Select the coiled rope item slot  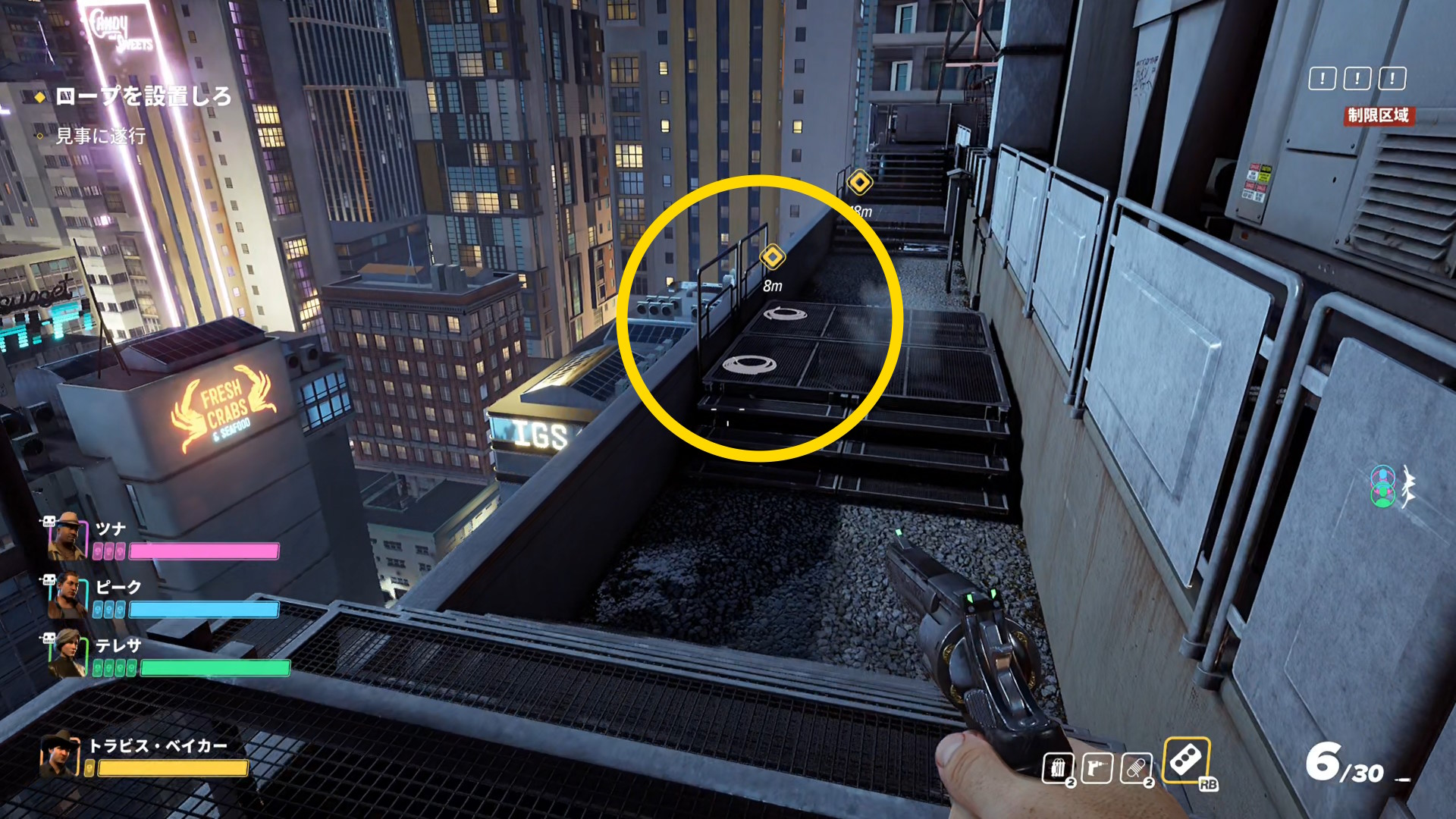pyautogui.click(x=1136, y=768)
